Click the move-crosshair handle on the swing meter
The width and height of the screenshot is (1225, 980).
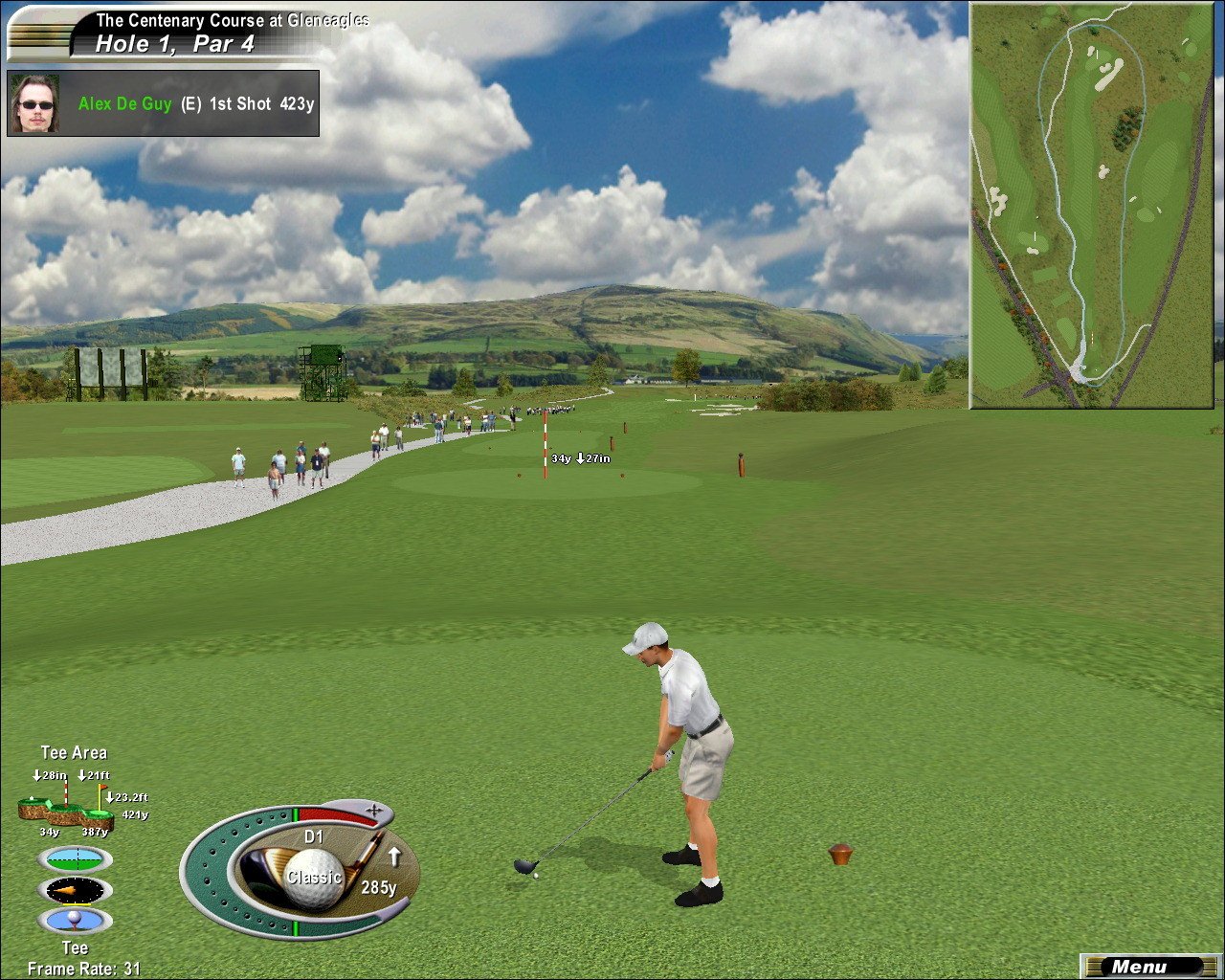point(374,813)
